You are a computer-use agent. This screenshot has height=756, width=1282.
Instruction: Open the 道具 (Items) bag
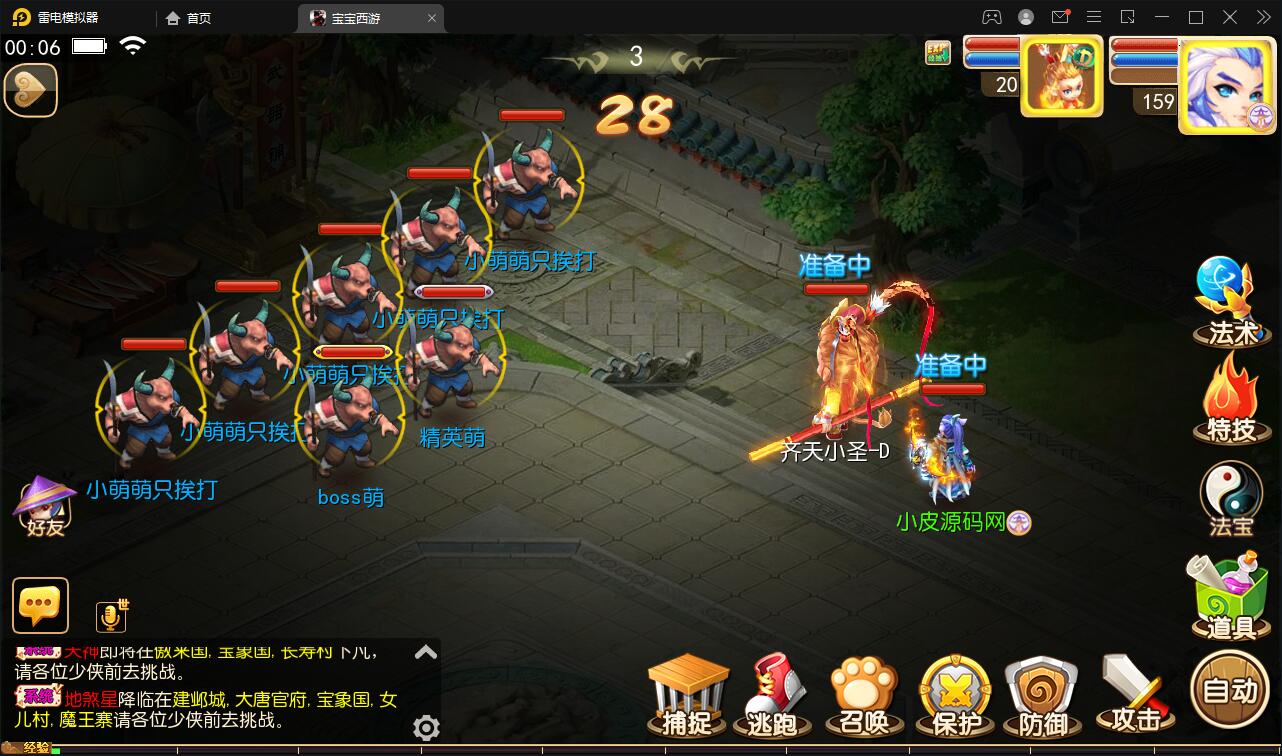coord(1228,600)
